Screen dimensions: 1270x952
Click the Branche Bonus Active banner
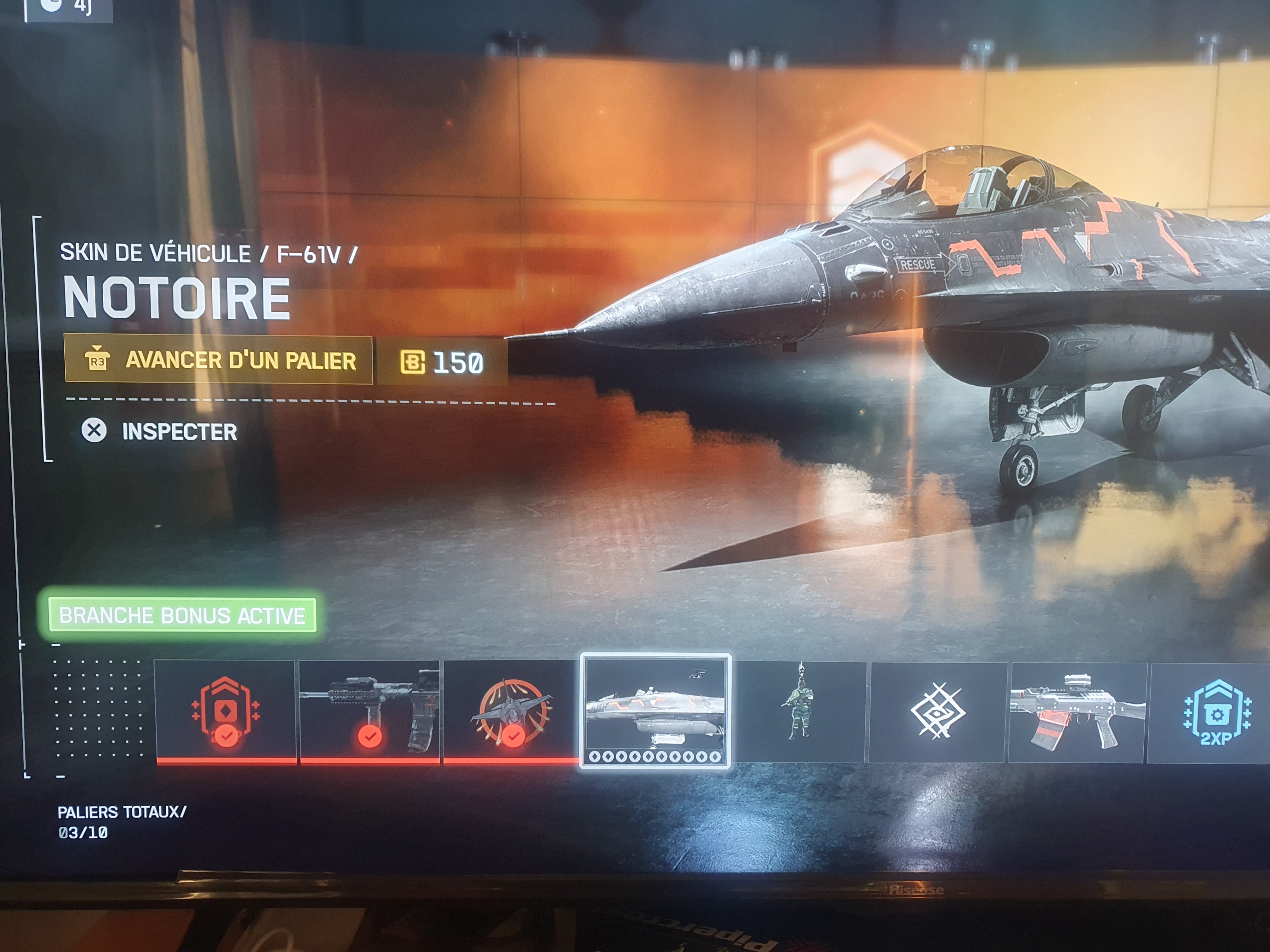(x=182, y=615)
